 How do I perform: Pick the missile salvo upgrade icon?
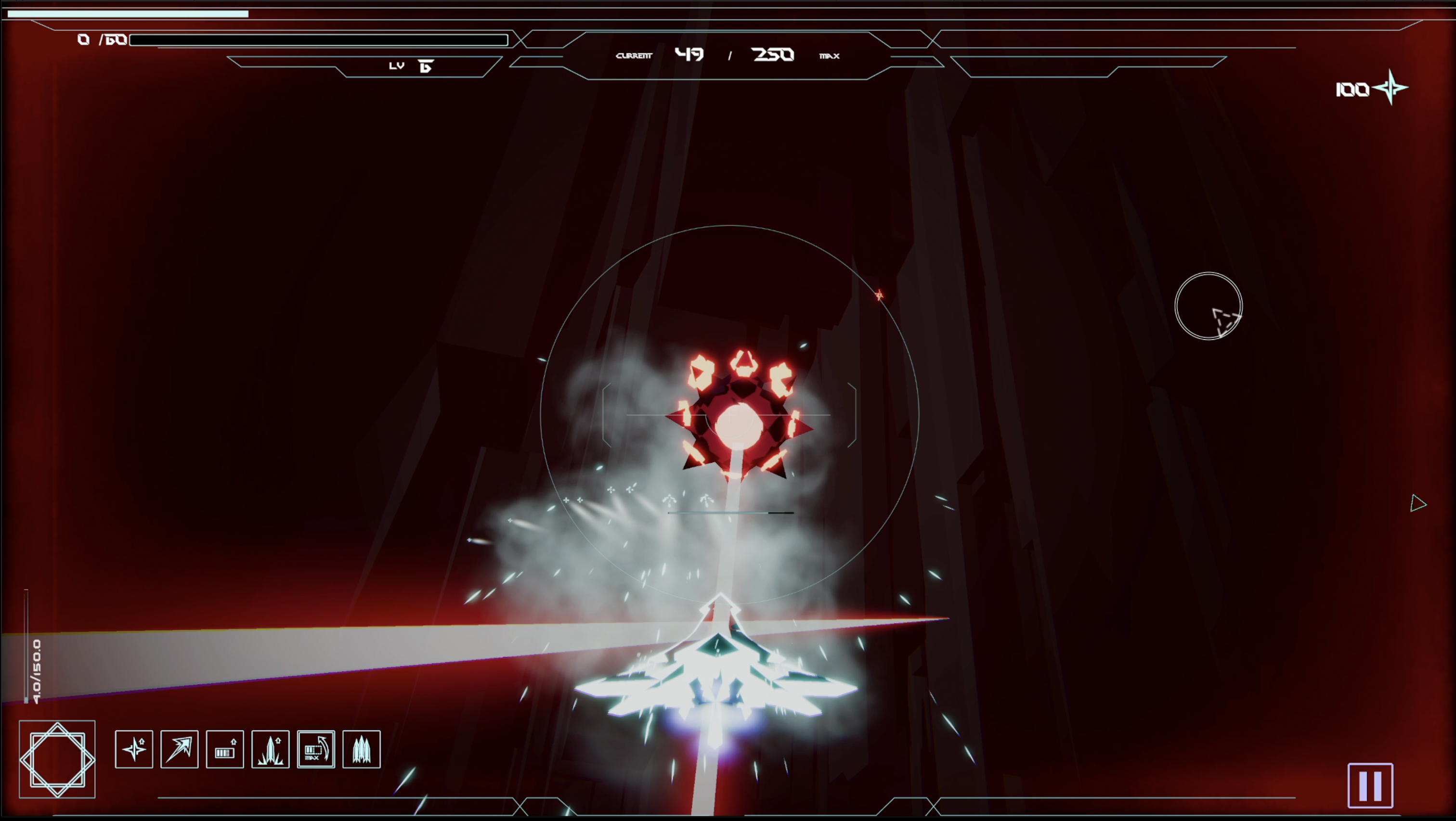point(361,749)
